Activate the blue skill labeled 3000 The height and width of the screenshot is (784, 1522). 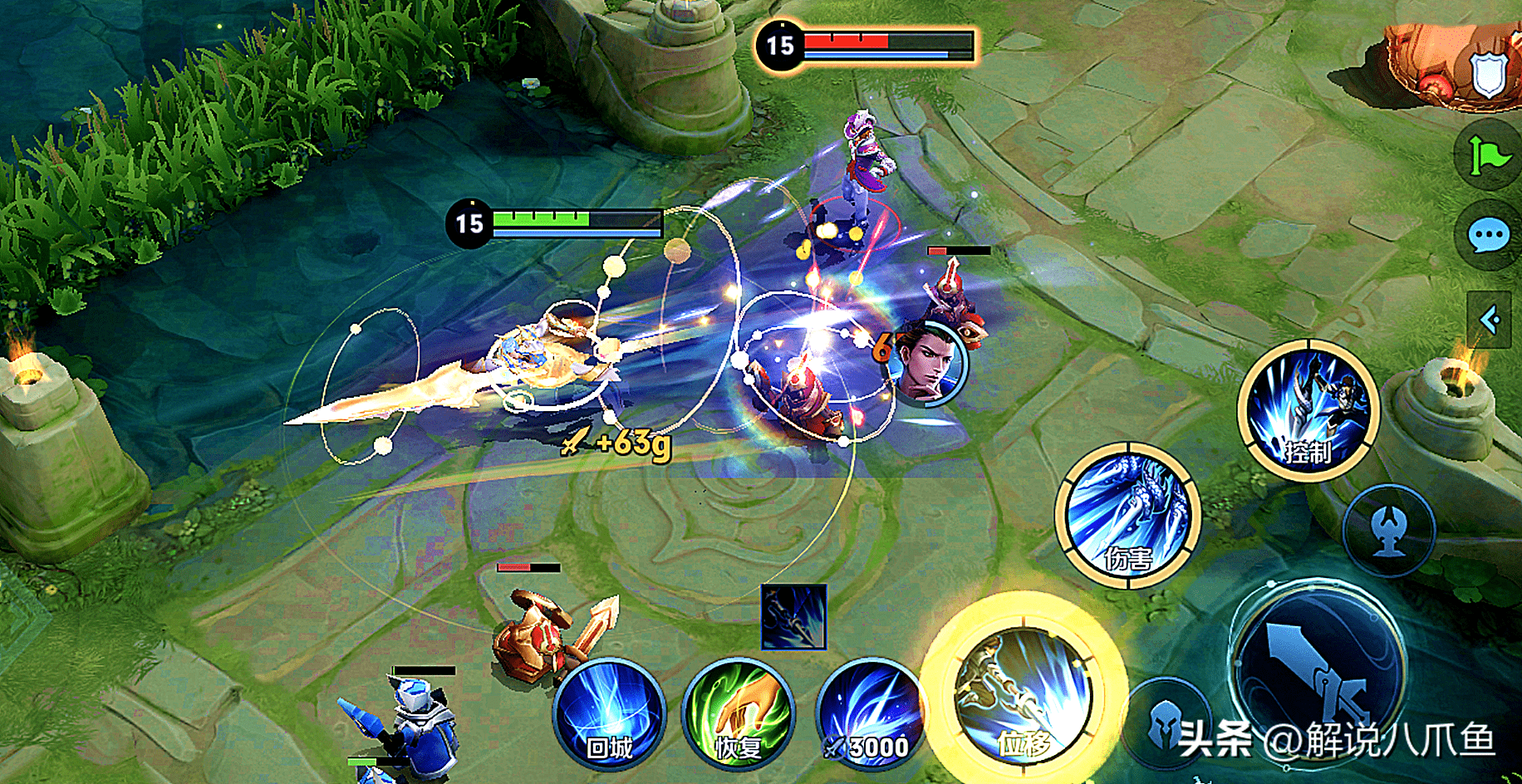tap(870, 714)
